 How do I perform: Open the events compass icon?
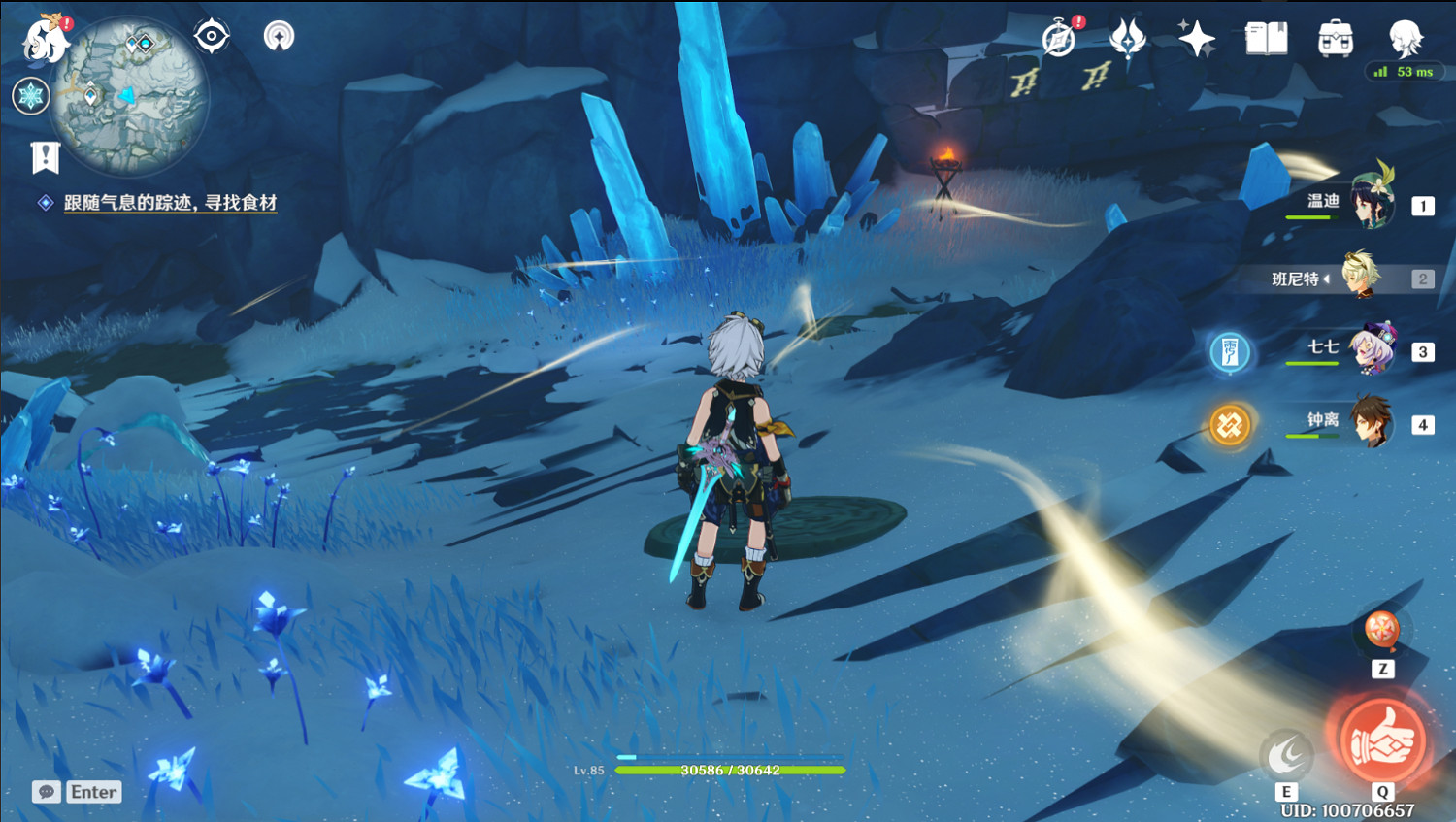(1059, 39)
